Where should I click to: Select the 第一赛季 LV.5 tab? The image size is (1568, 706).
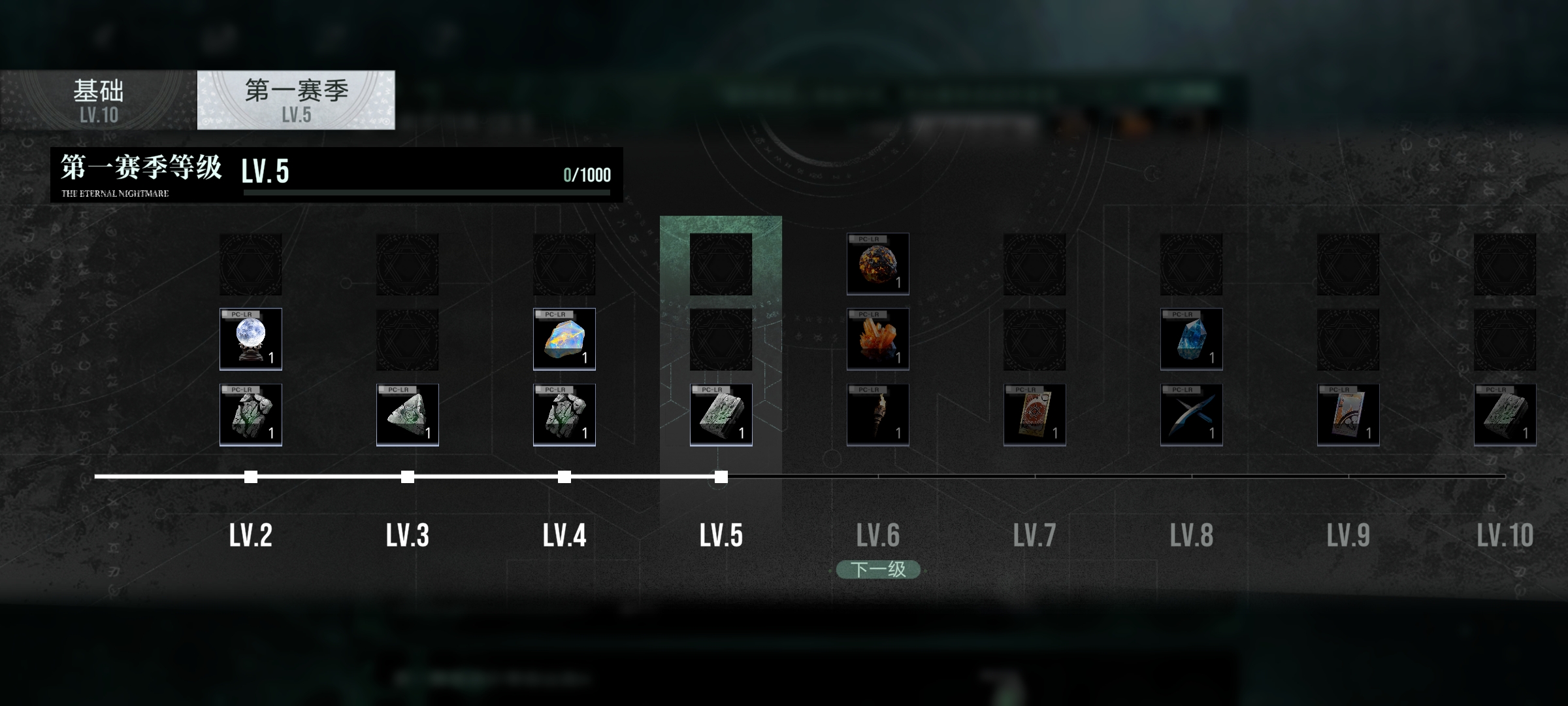coord(296,100)
